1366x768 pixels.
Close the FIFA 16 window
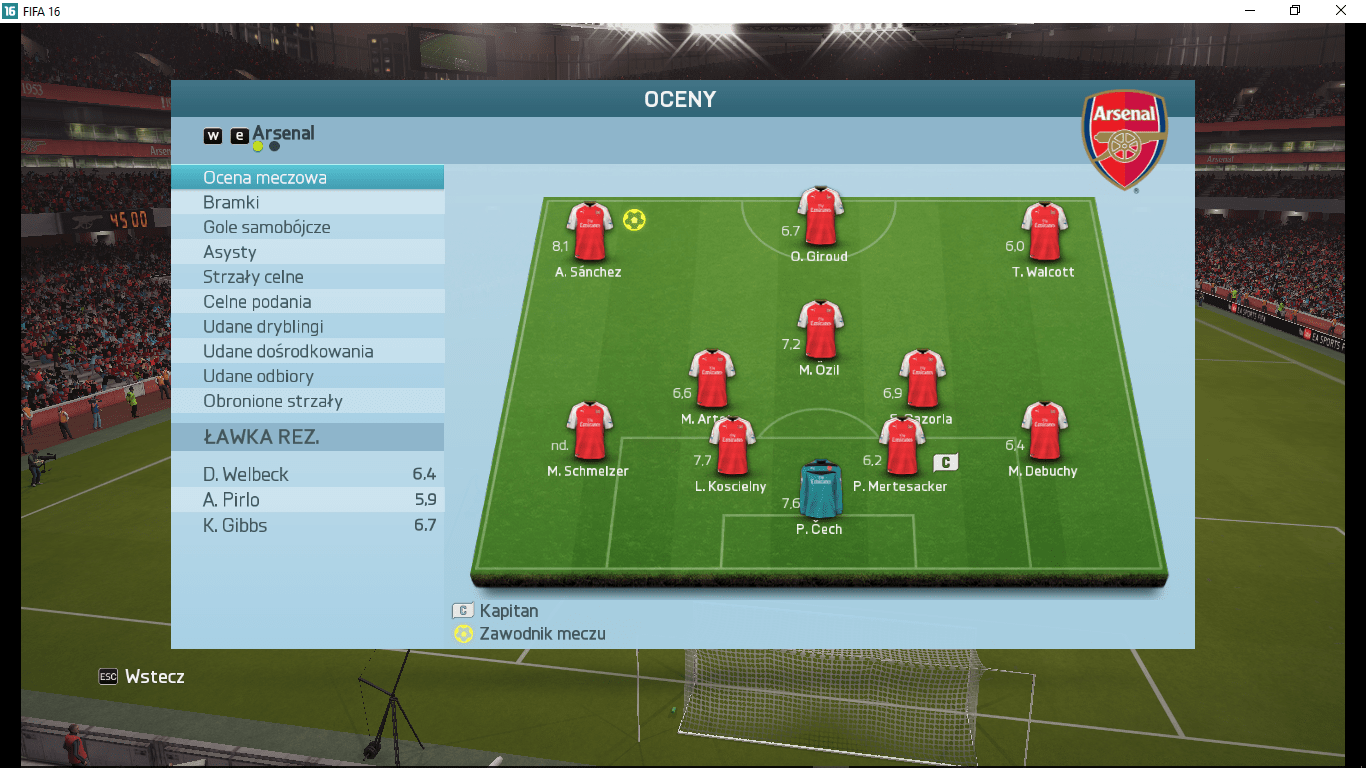tap(1341, 10)
